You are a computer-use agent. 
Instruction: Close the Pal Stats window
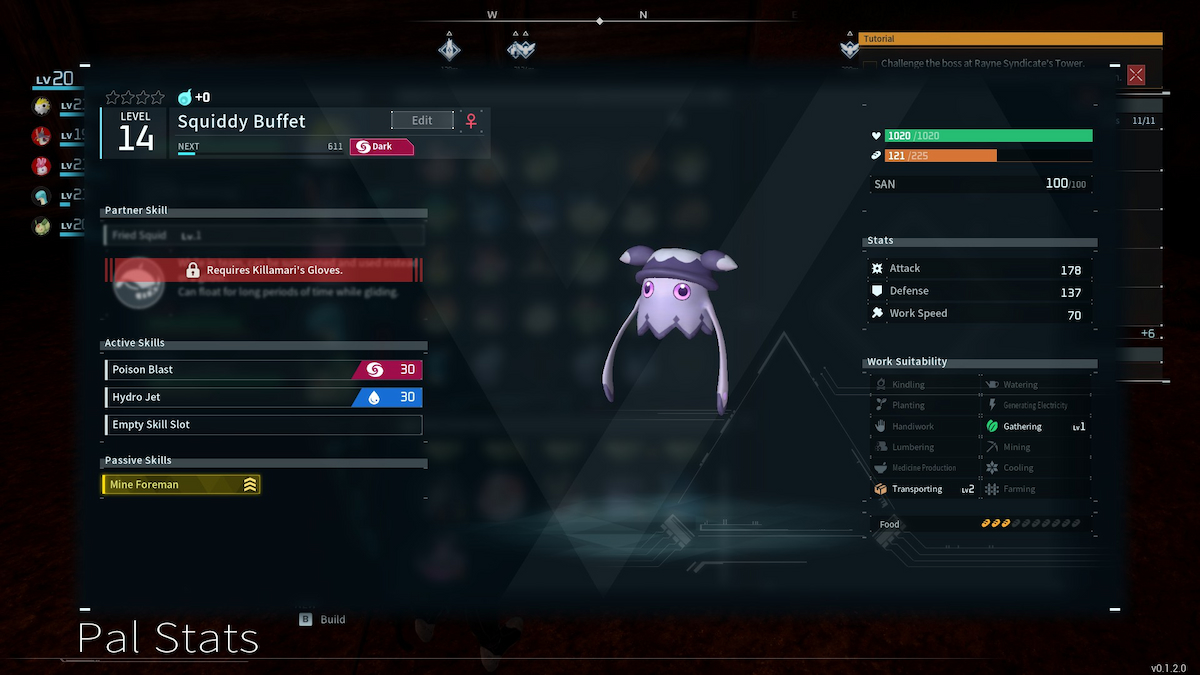(x=1136, y=75)
